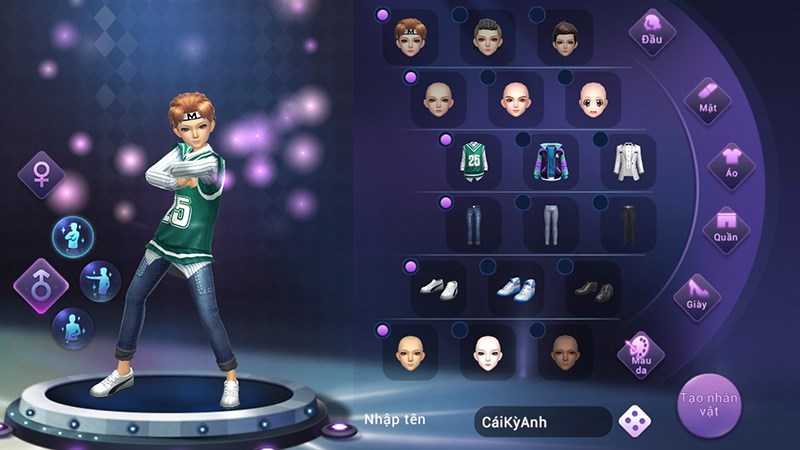Equip the purple and teal hooded jacket
Screen dimensions: 800x450
pos(550,162)
